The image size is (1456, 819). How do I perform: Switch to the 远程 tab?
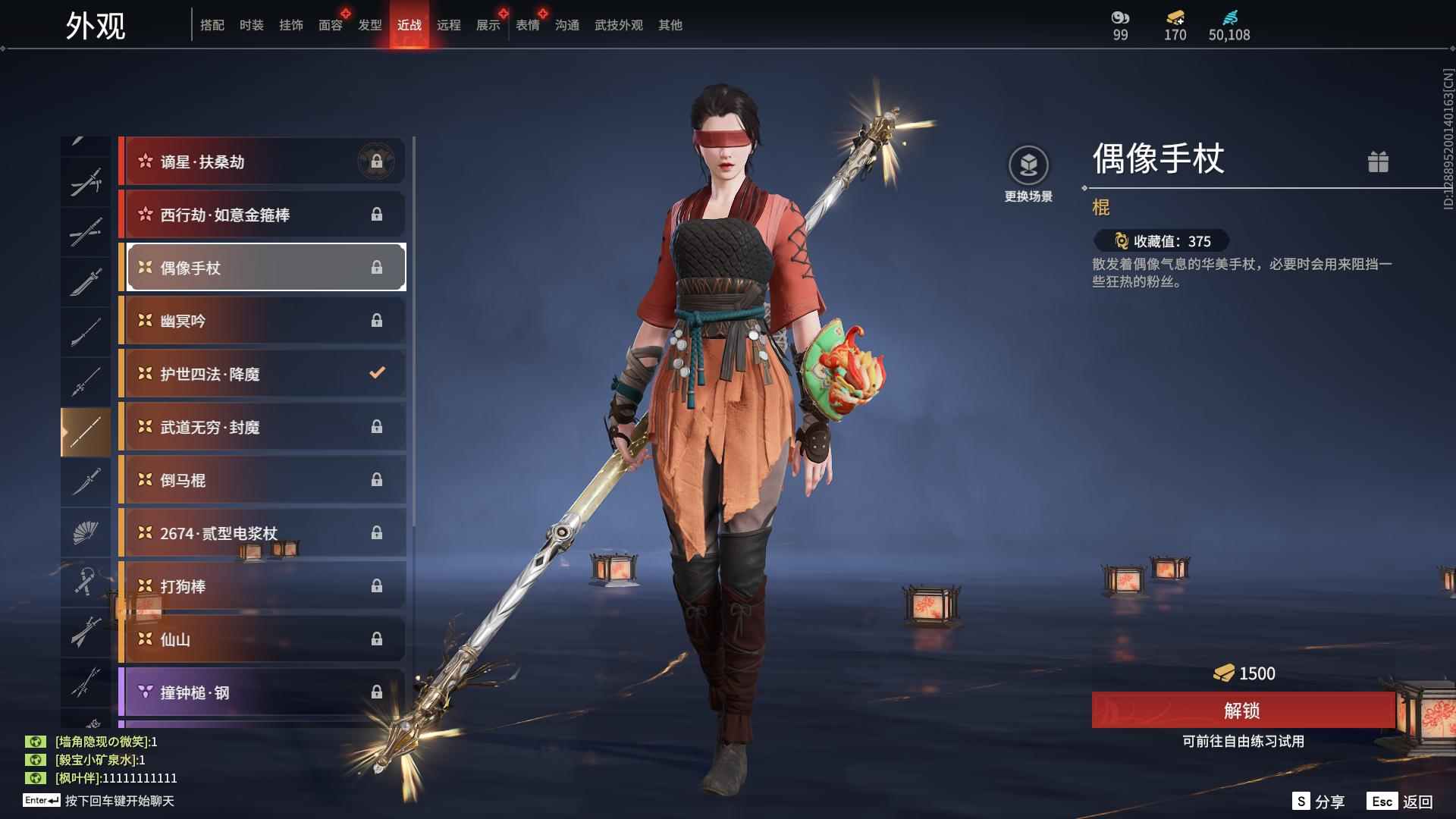450,24
